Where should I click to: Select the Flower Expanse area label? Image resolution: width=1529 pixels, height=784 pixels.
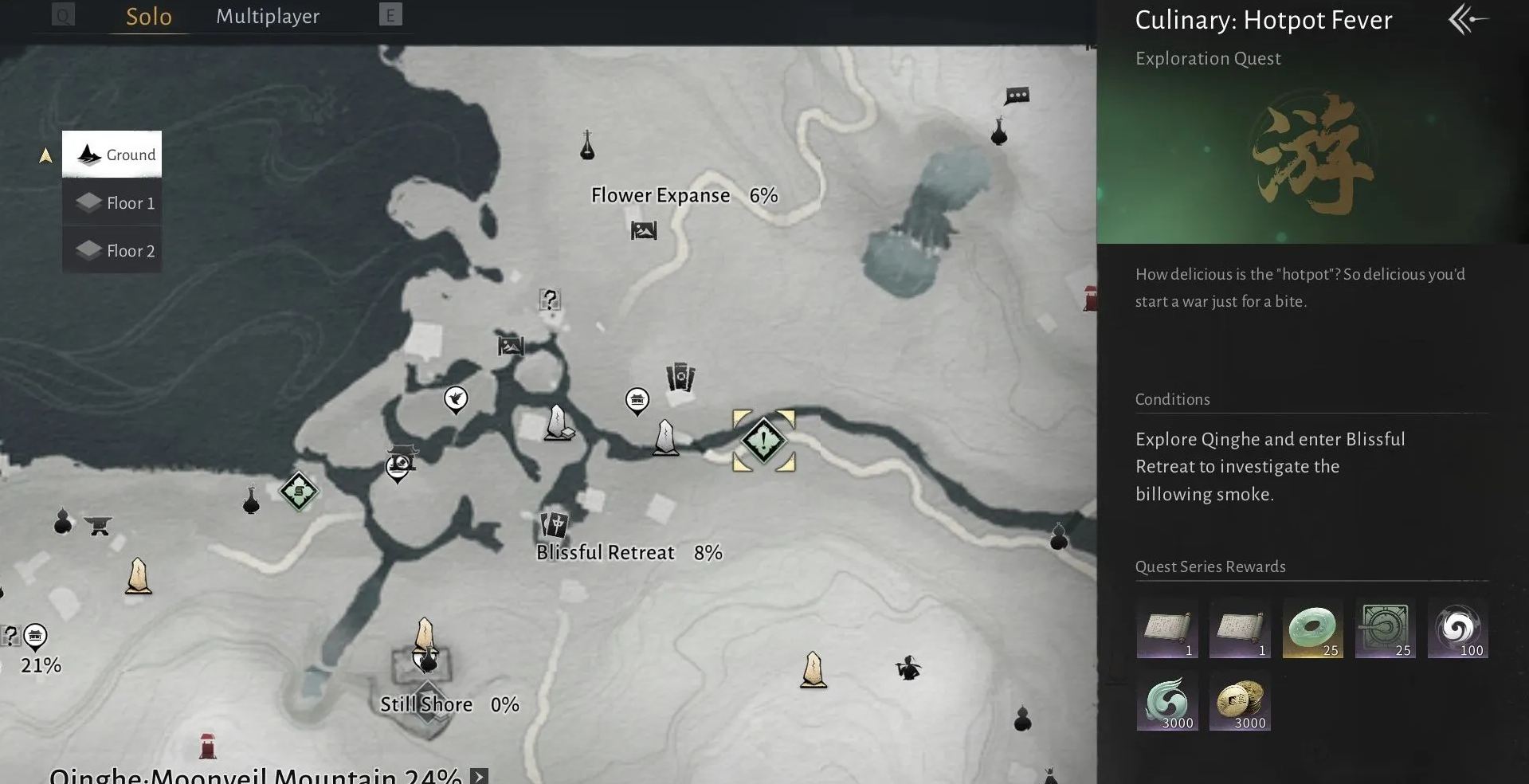[x=661, y=195]
